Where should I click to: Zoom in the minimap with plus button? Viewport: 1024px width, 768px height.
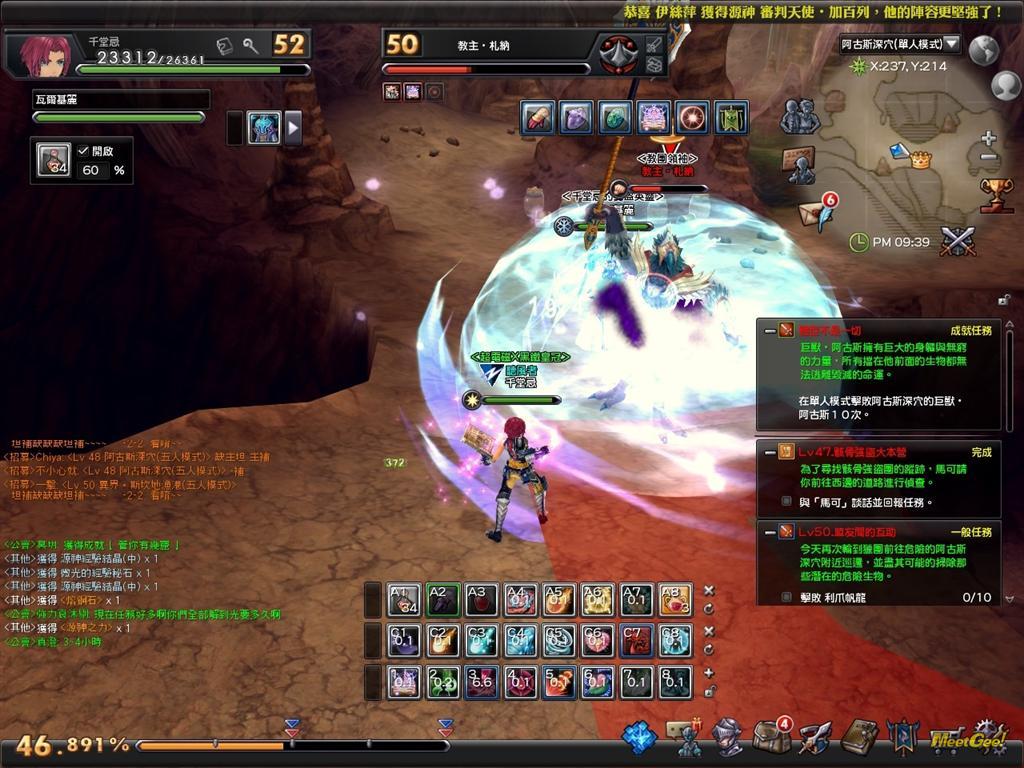988,138
